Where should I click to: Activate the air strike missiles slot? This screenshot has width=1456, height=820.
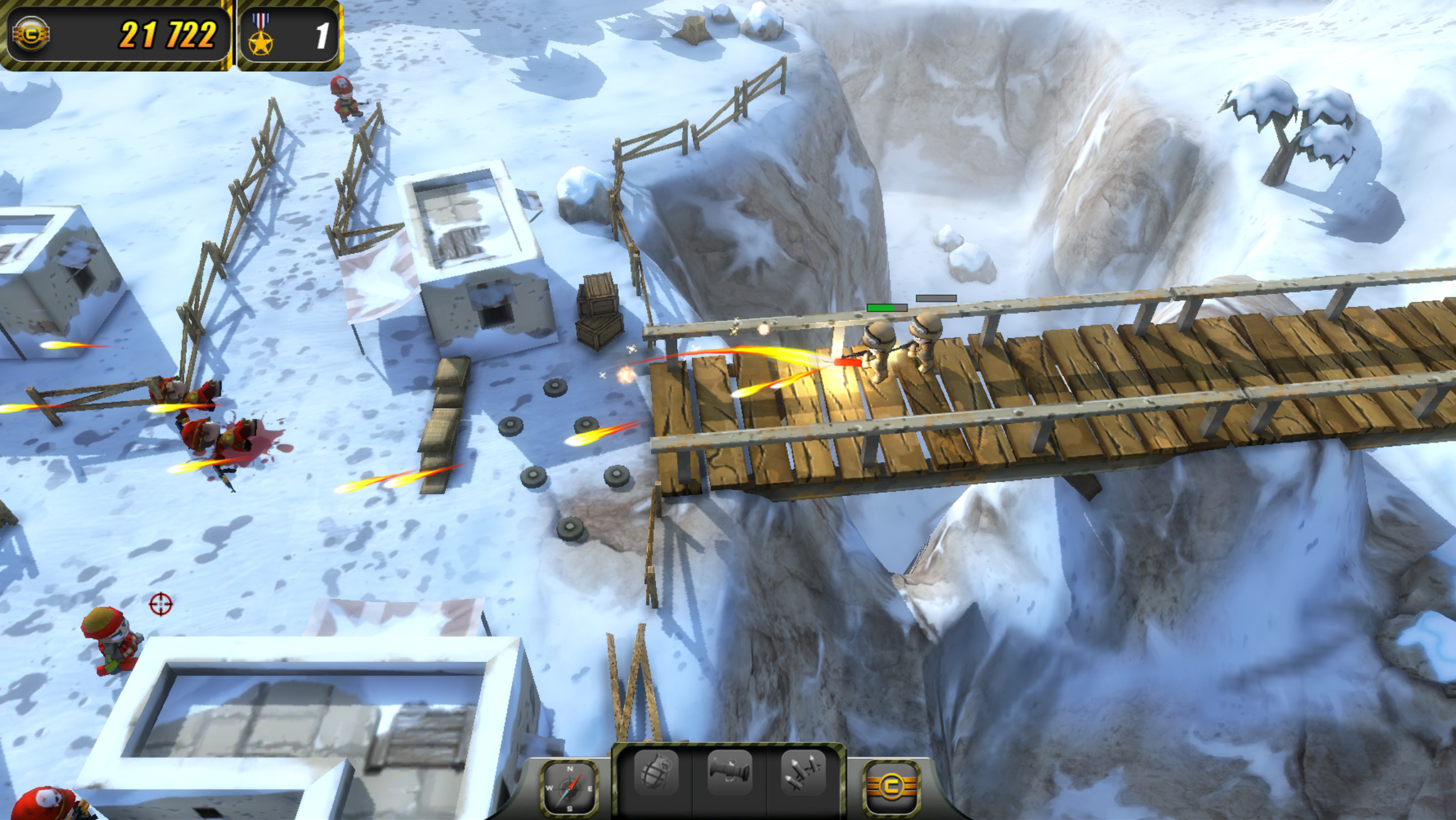click(x=803, y=773)
